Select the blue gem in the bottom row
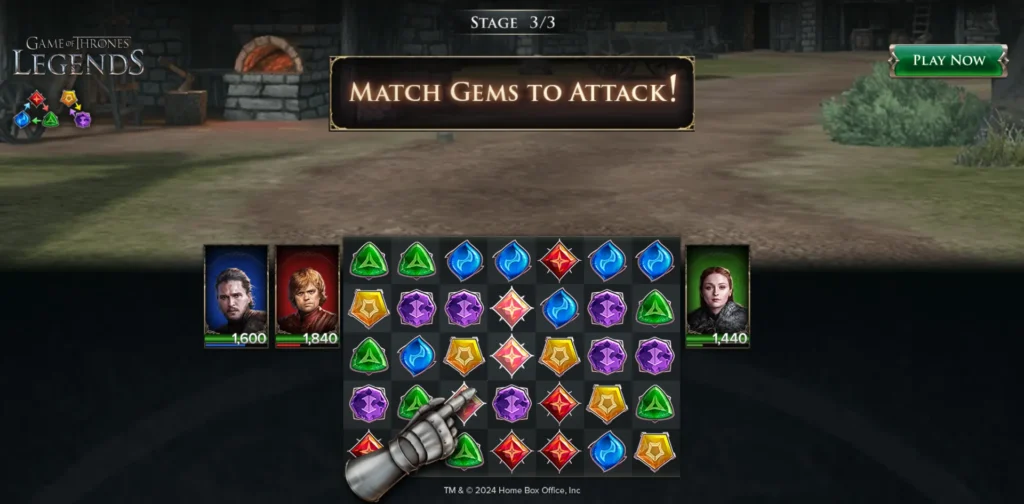 [x=607, y=451]
